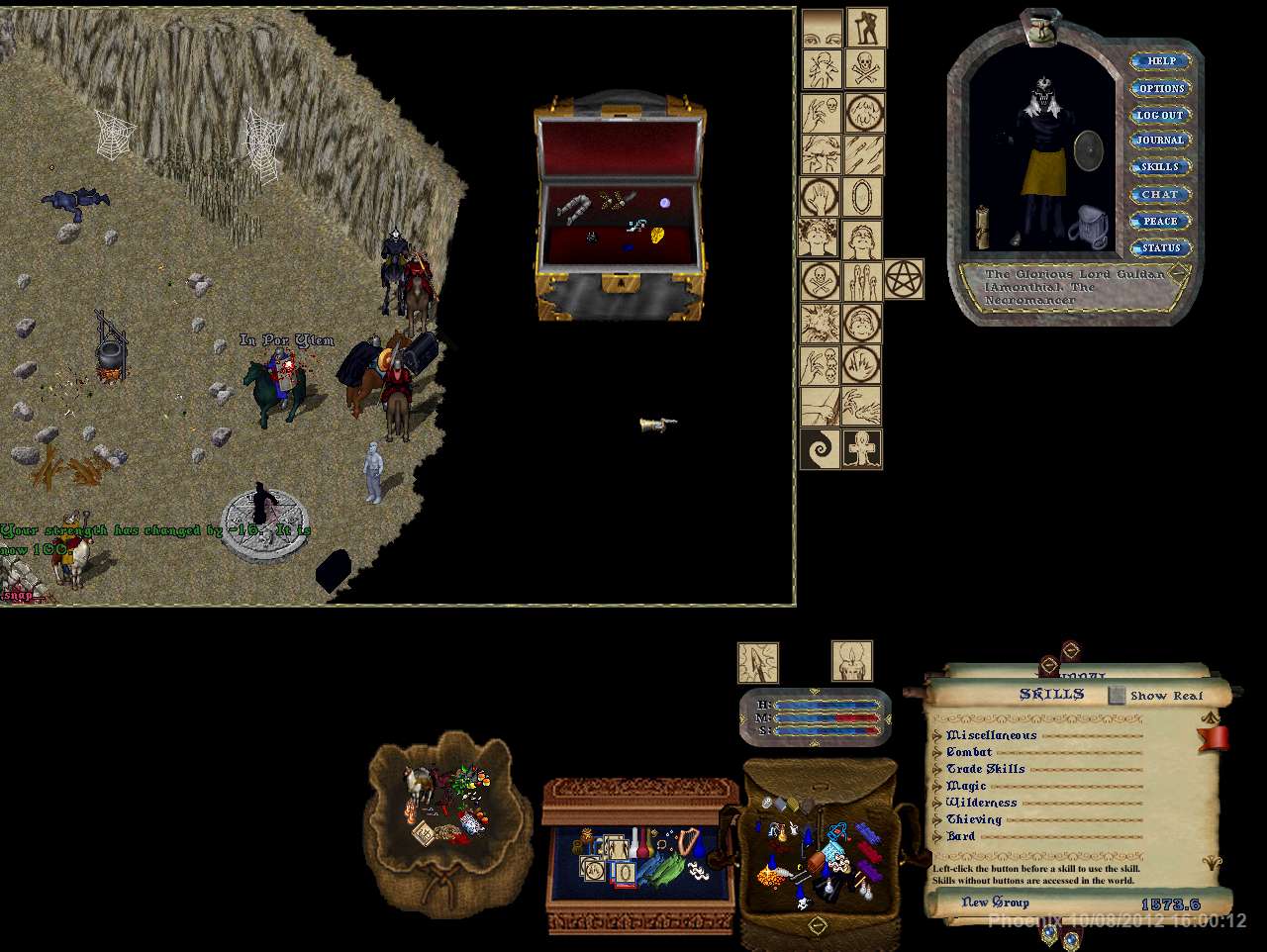The height and width of the screenshot is (952, 1267).
Task: Expand the Magic skill group
Action: 937,787
